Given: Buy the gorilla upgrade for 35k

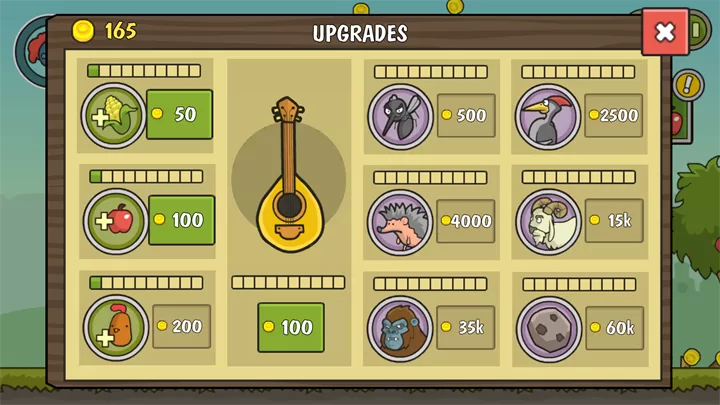Looking at the screenshot, I should (x=466, y=327).
